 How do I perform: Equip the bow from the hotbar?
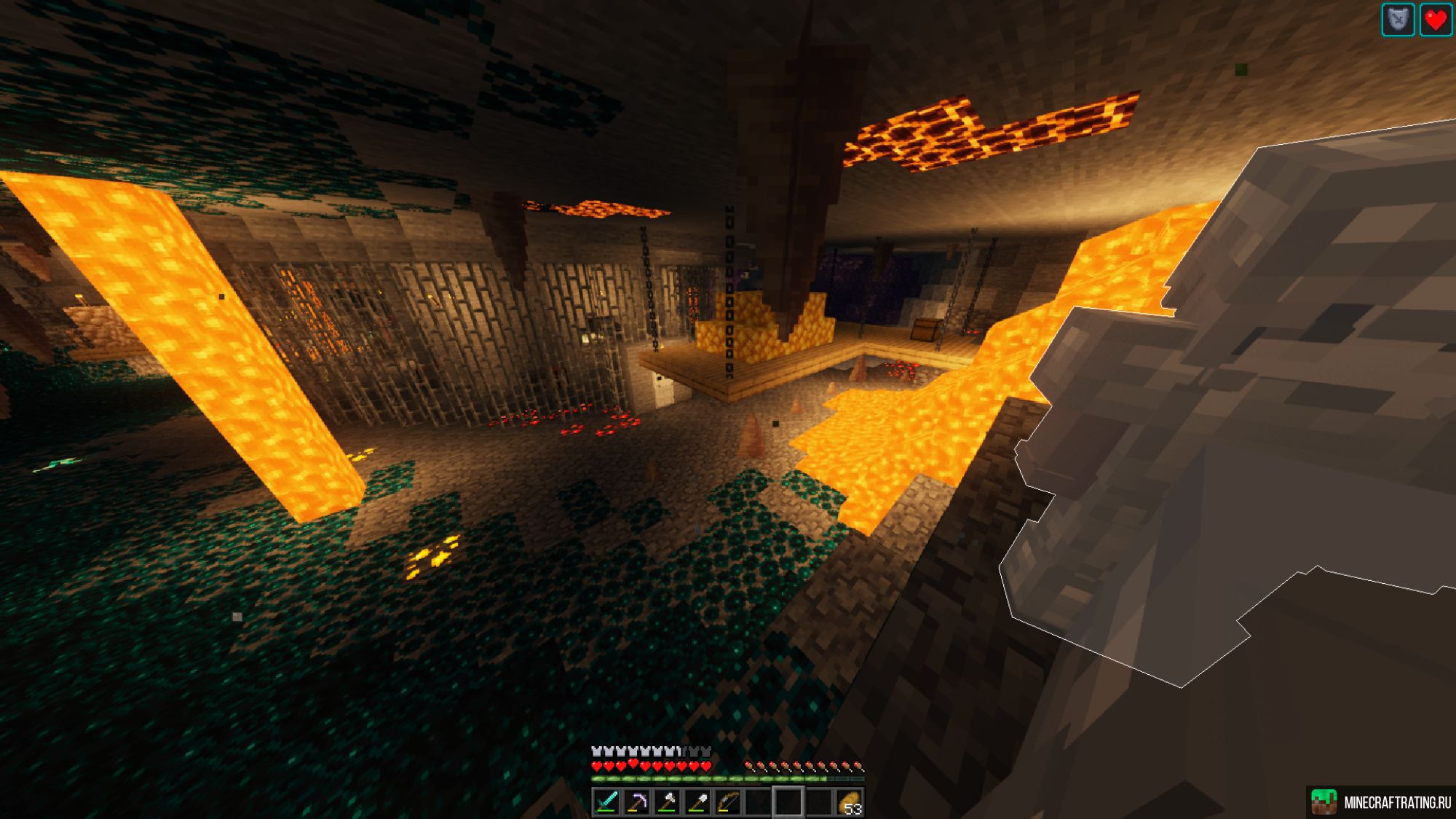(728, 802)
